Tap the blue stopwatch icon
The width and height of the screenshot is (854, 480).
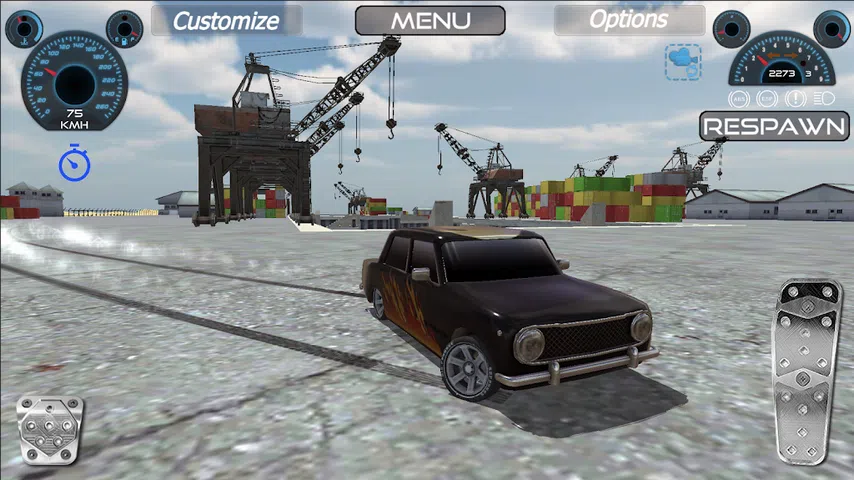click(74, 163)
